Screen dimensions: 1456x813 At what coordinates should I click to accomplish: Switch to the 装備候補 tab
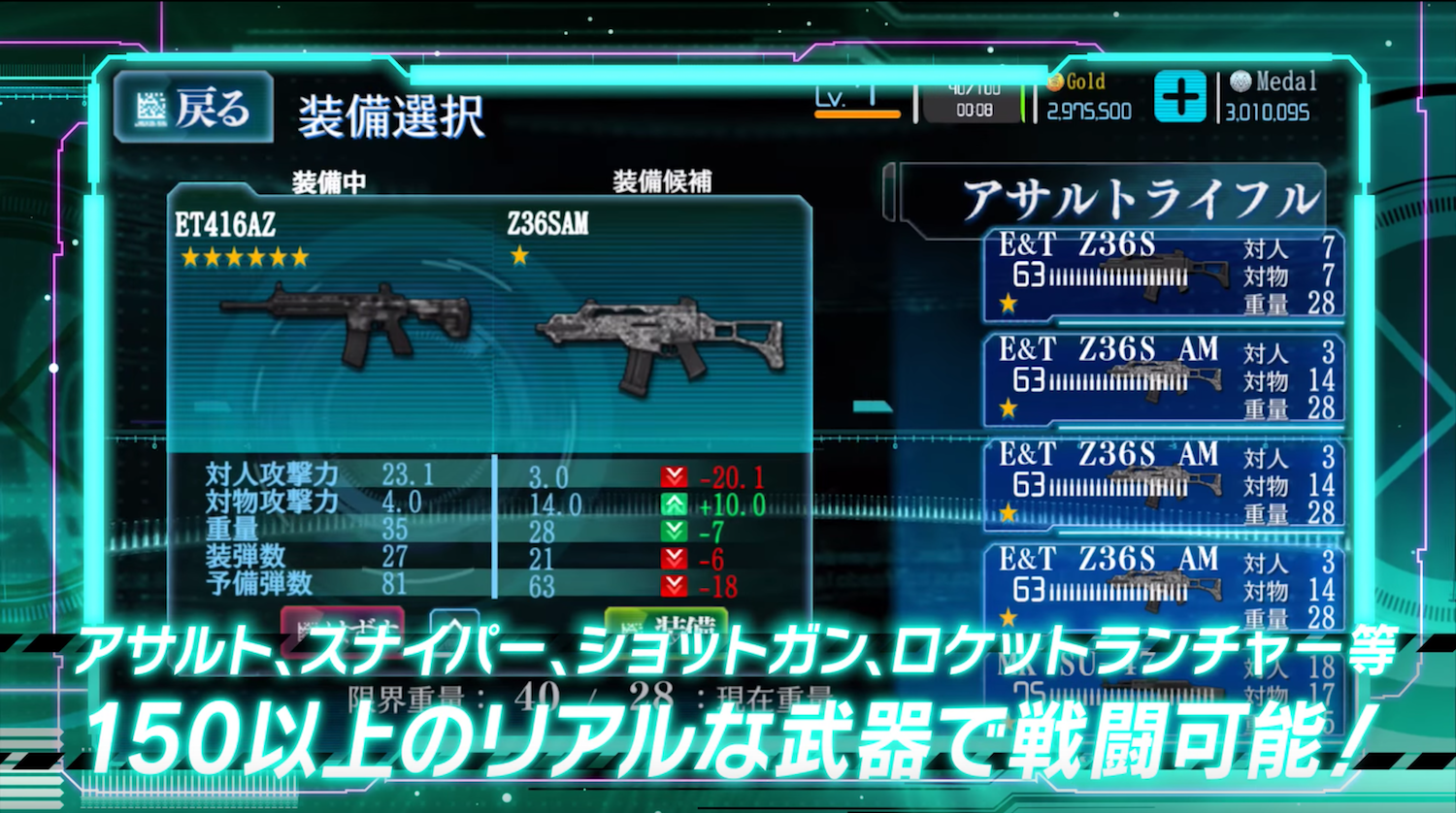(662, 182)
